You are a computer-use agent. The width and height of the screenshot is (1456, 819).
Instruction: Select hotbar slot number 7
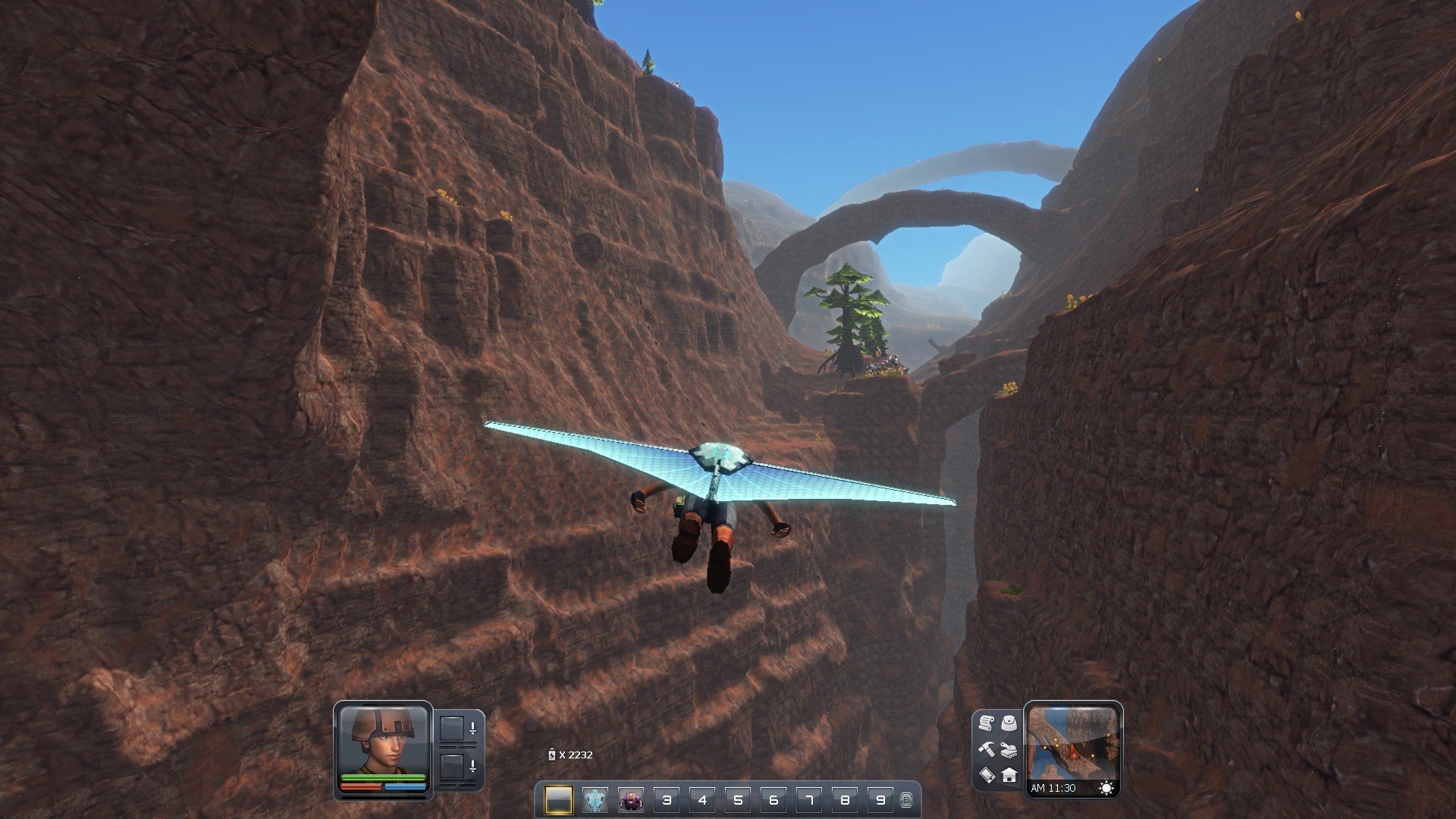pos(809,799)
